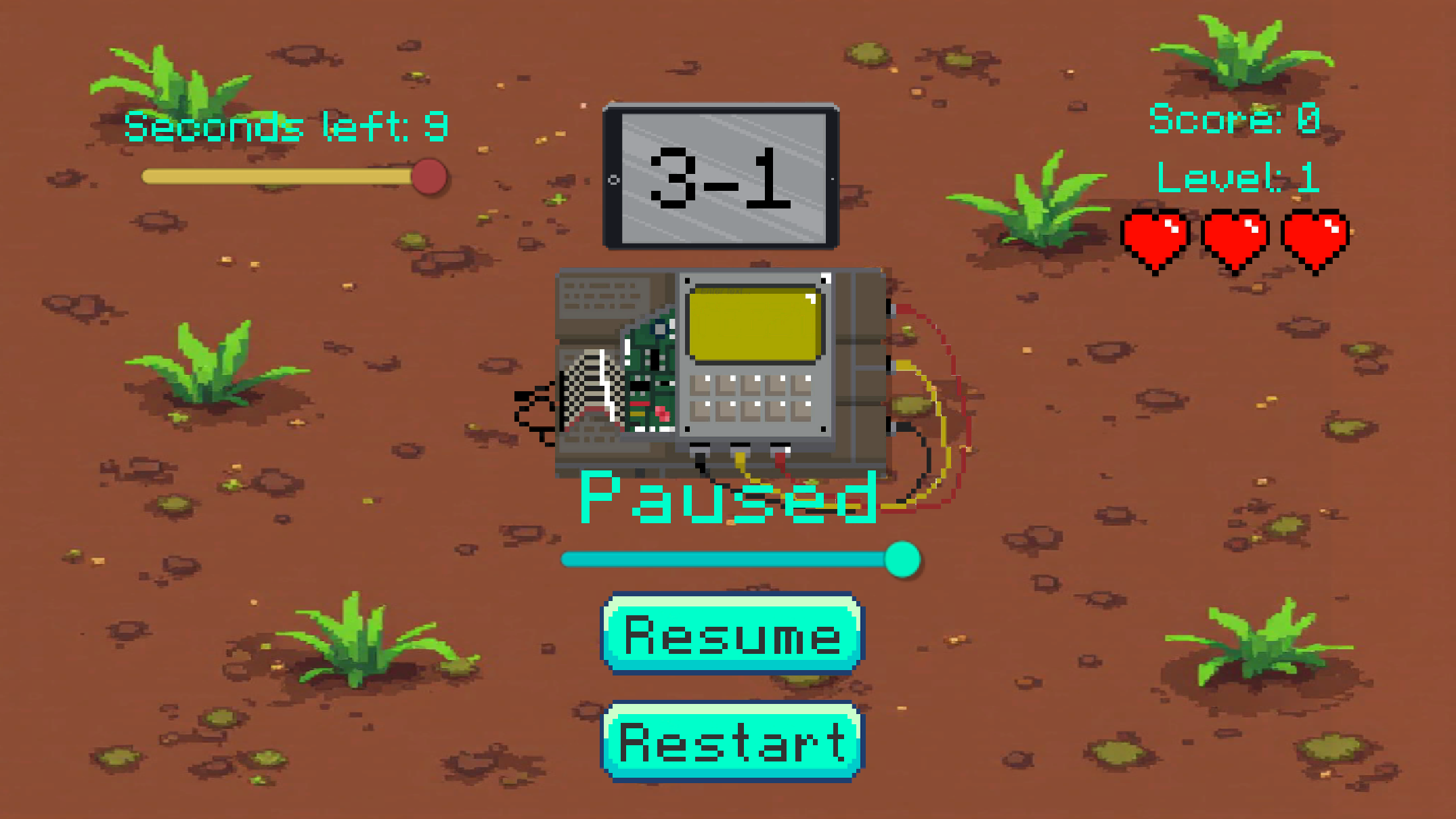Click the red knob on the timer bar
The height and width of the screenshot is (819, 1456).
(431, 177)
